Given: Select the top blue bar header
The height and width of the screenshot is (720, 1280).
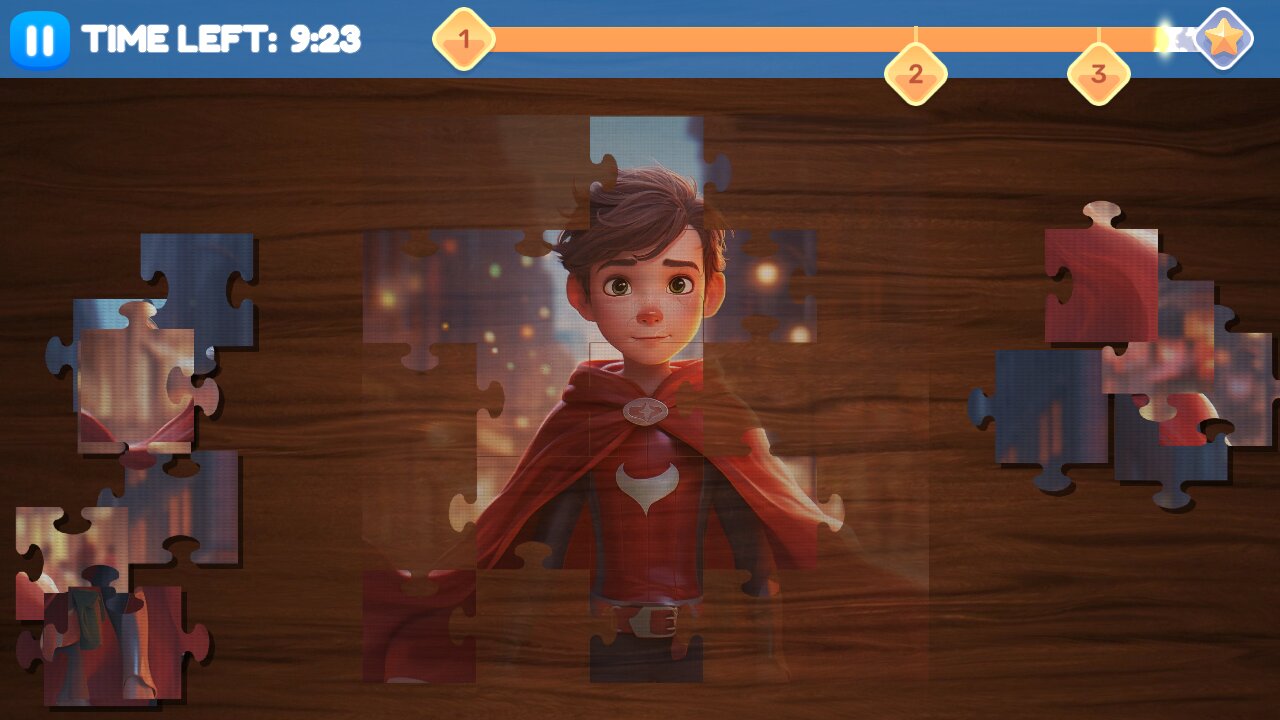Looking at the screenshot, I should tap(640, 40).
